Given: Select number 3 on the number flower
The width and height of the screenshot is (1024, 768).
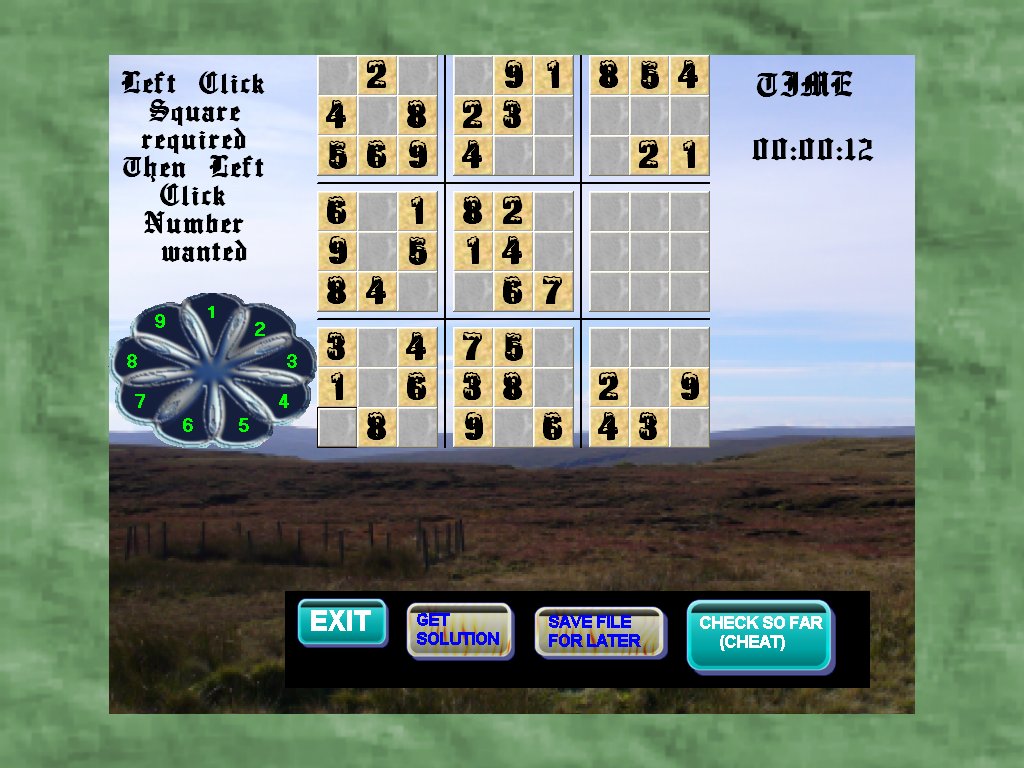Looking at the screenshot, I should click(x=292, y=362).
